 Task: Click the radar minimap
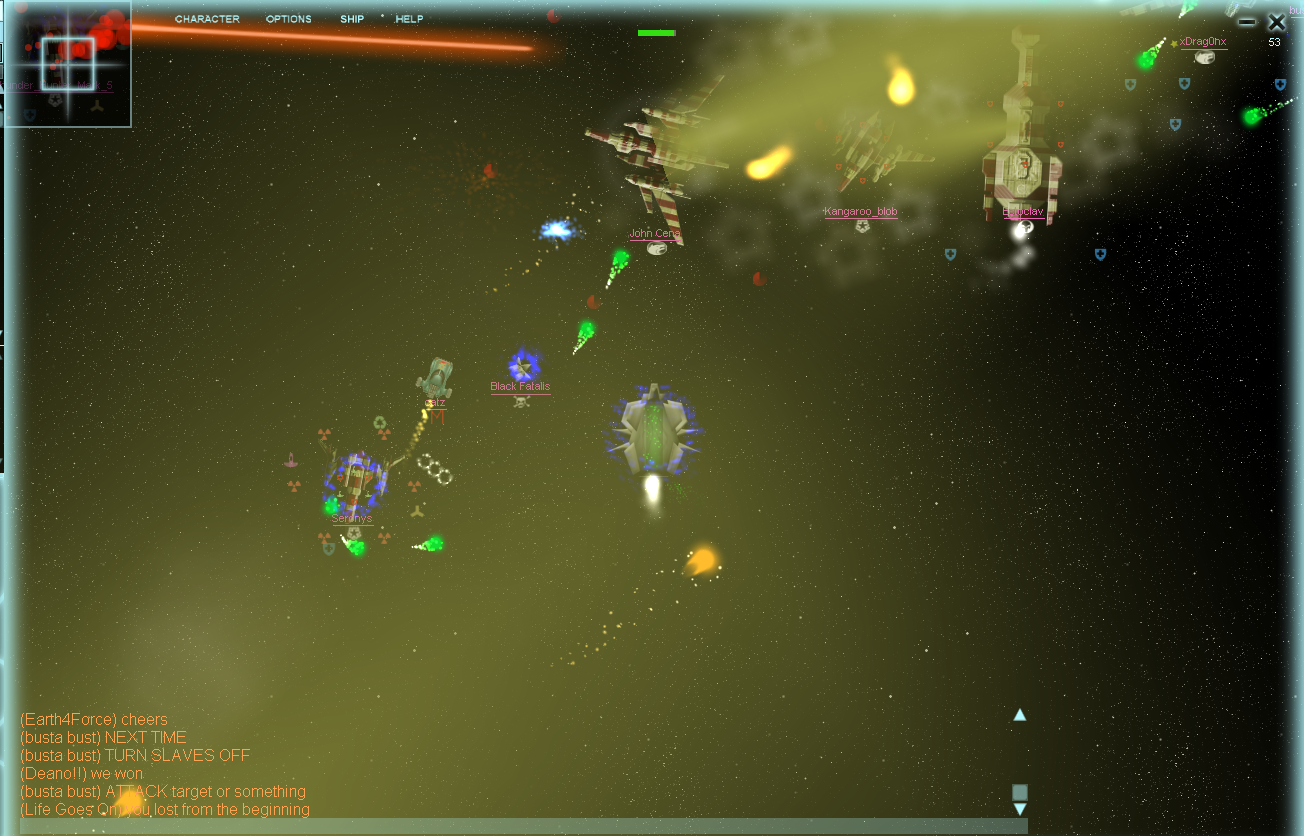(x=68, y=64)
